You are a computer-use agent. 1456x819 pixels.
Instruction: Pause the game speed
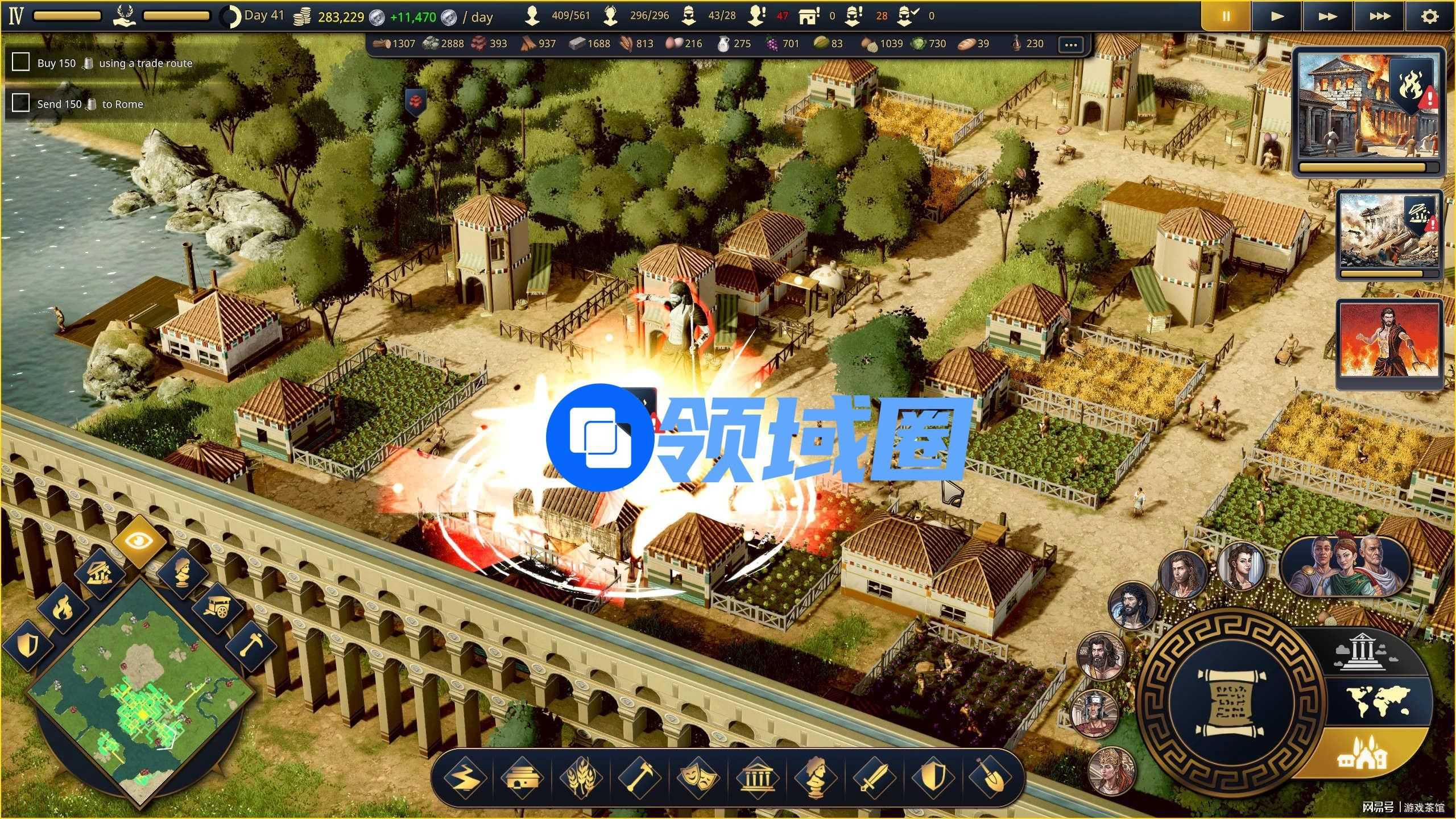(1226, 16)
